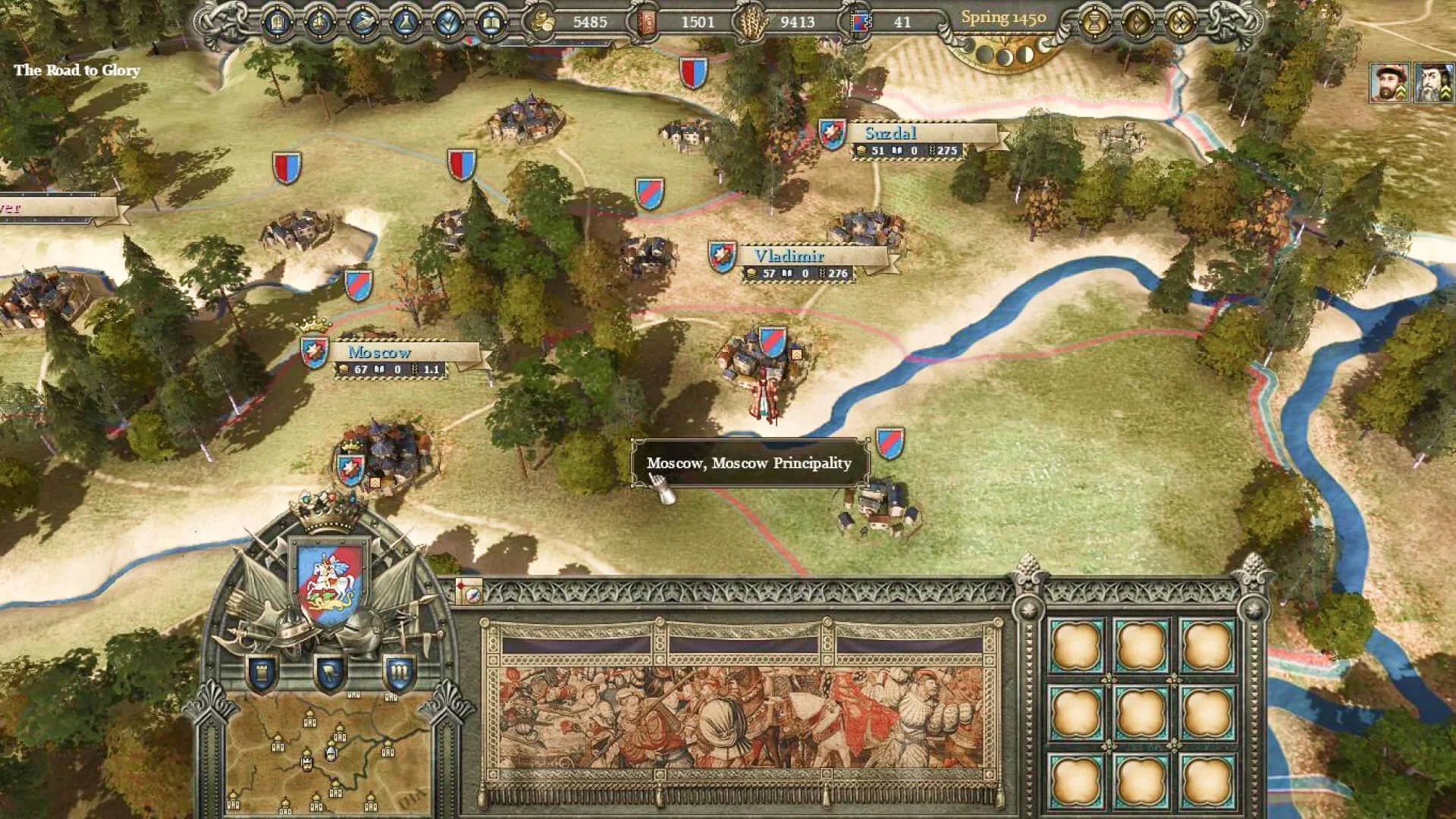Click the Moscow city name banner
The height and width of the screenshot is (819, 1456).
378,352
